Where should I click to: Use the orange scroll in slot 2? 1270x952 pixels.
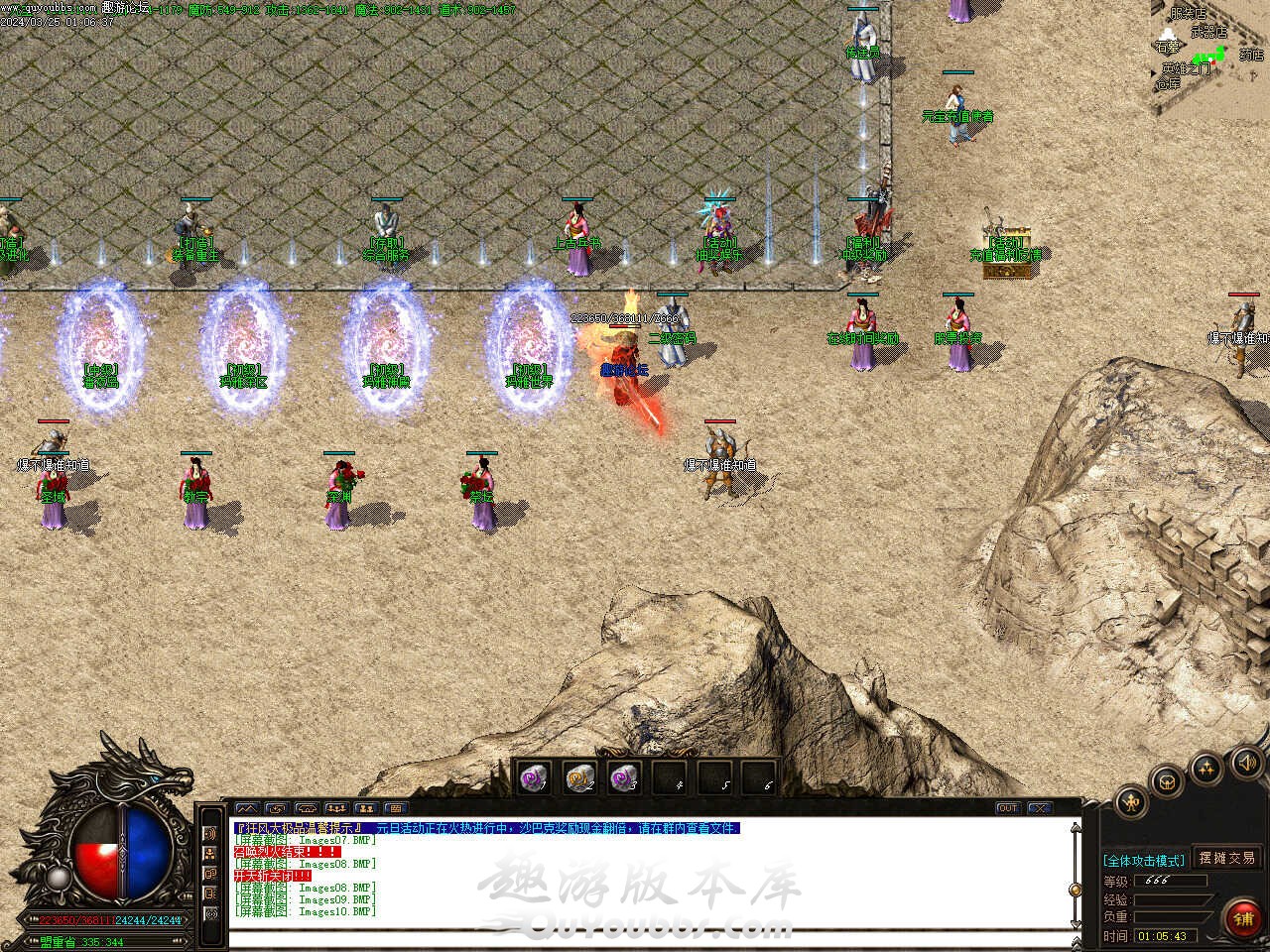[579, 778]
